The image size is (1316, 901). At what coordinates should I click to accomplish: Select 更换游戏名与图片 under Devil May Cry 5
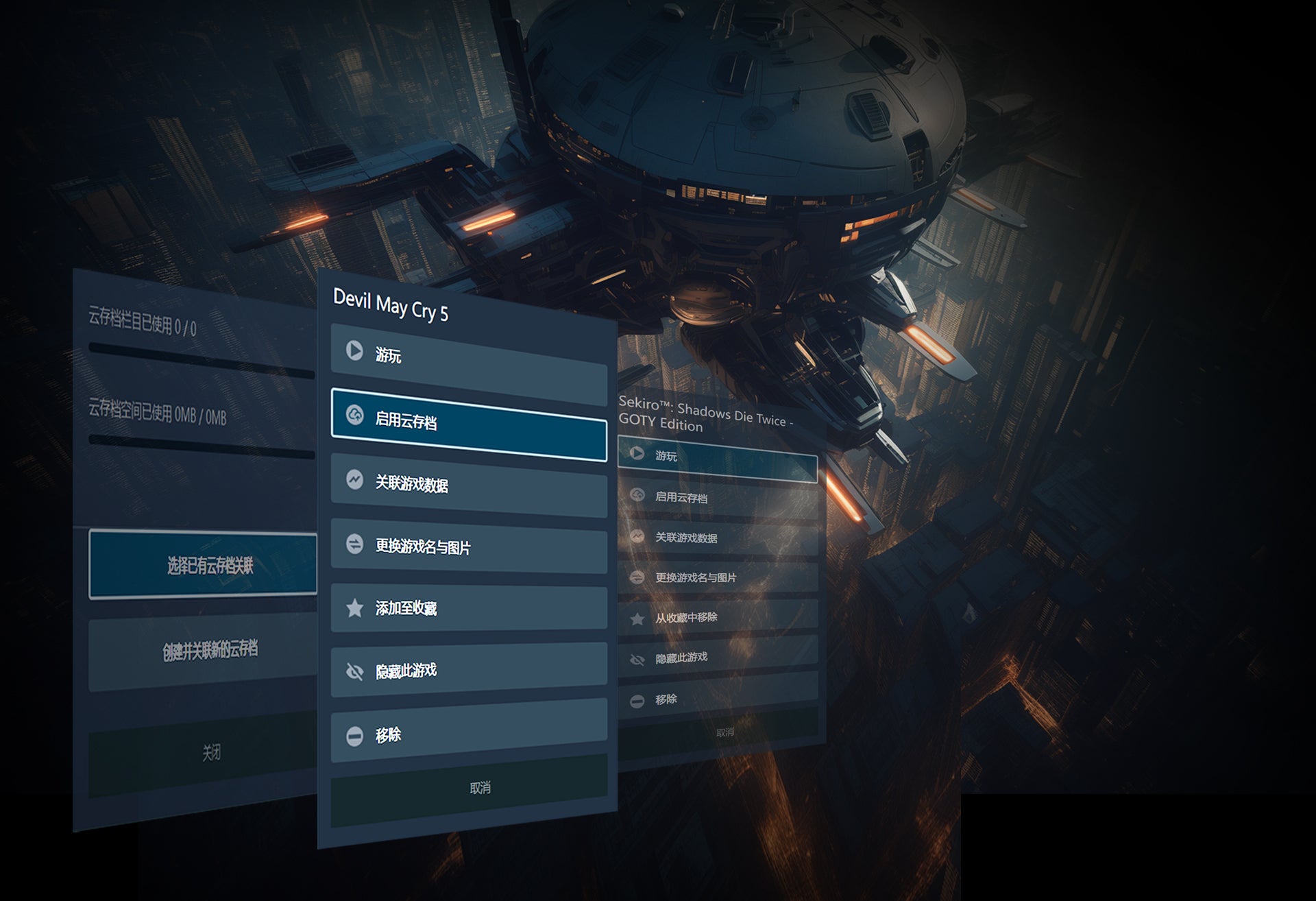point(469,546)
